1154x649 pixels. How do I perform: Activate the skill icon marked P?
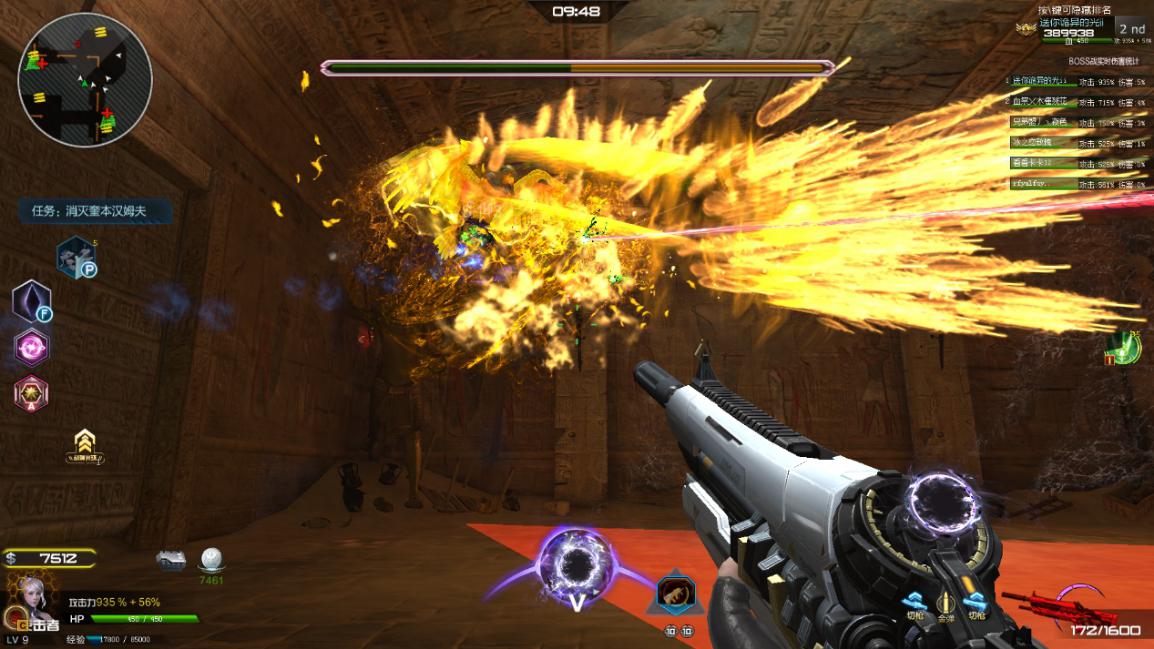coord(74,256)
